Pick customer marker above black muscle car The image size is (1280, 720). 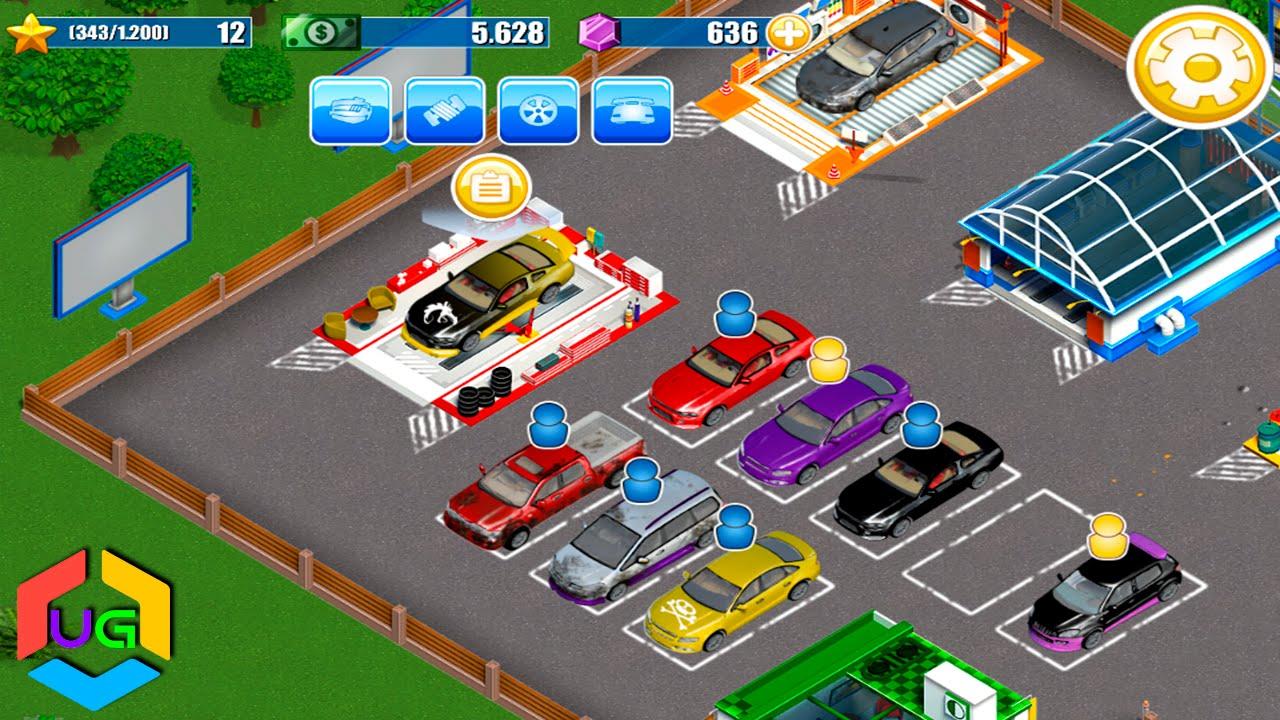click(921, 425)
